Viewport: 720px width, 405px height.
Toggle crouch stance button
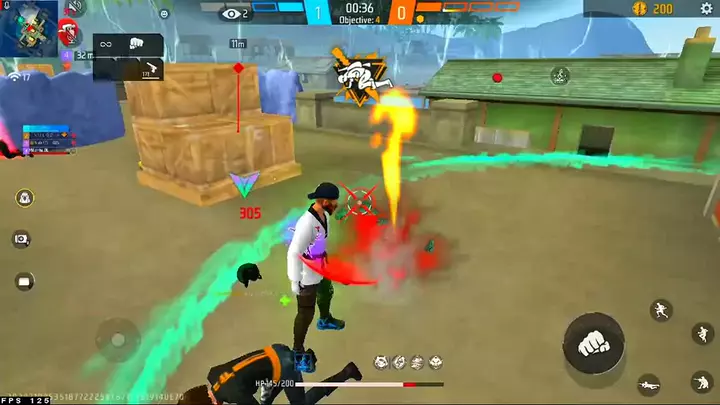702,382
